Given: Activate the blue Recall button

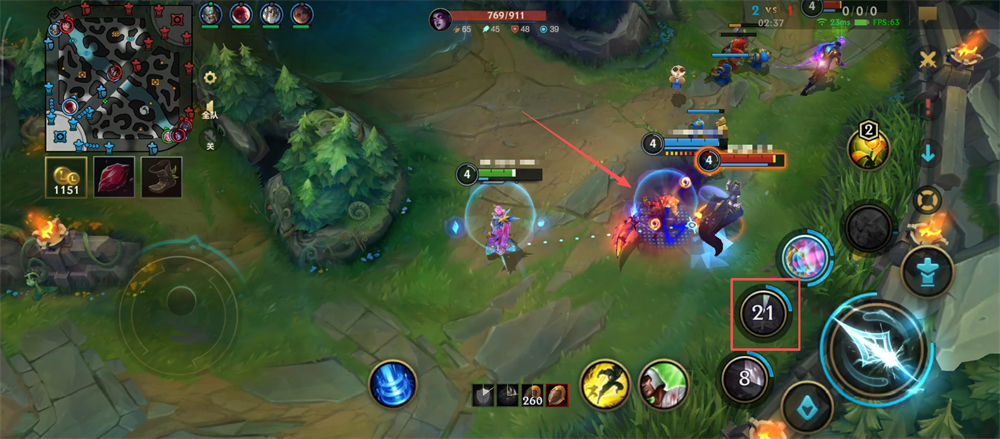Looking at the screenshot, I should point(391,384).
